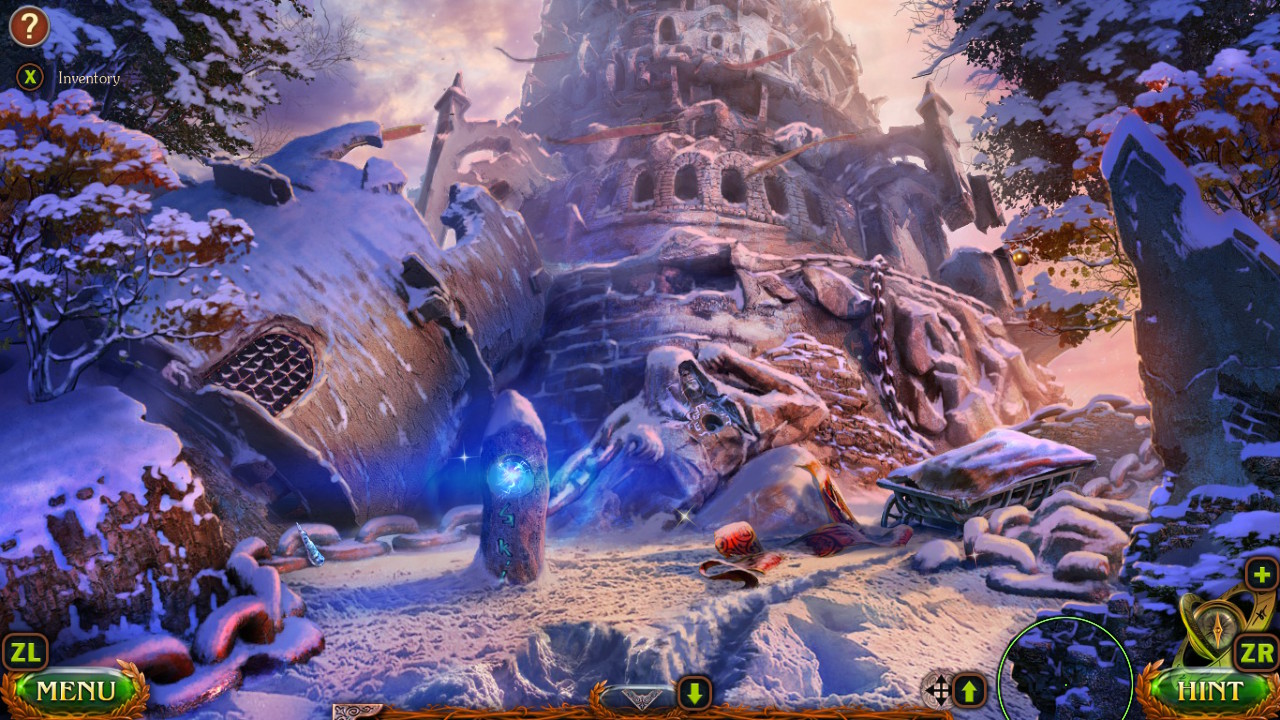The width and height of the screenshot is (1280, 720).
Task: Open the question mark help icon
Action: pos(29,27)
